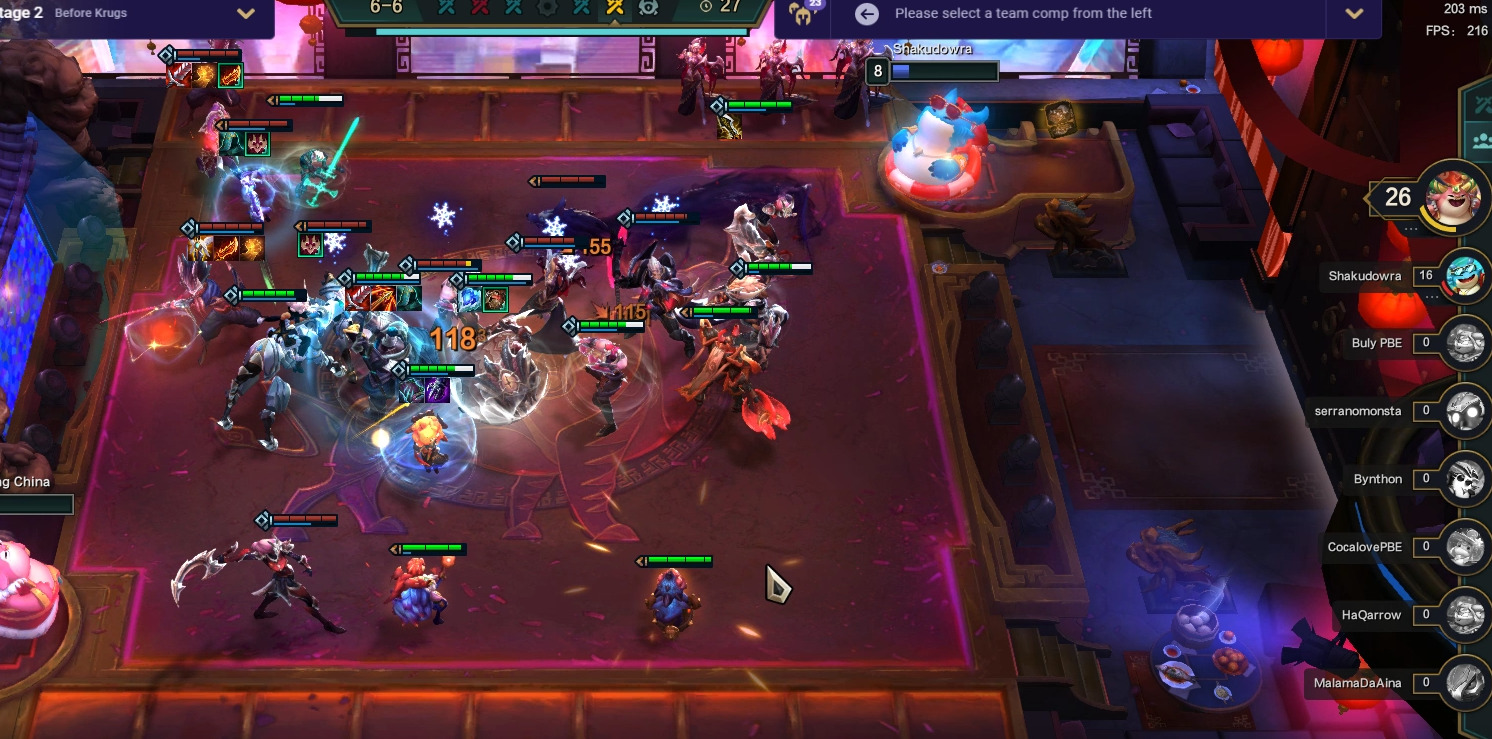This screenshot has width=1492, height=739.
Task: Click the current round crossed-swords stage marker
Action: pos(615,7)
